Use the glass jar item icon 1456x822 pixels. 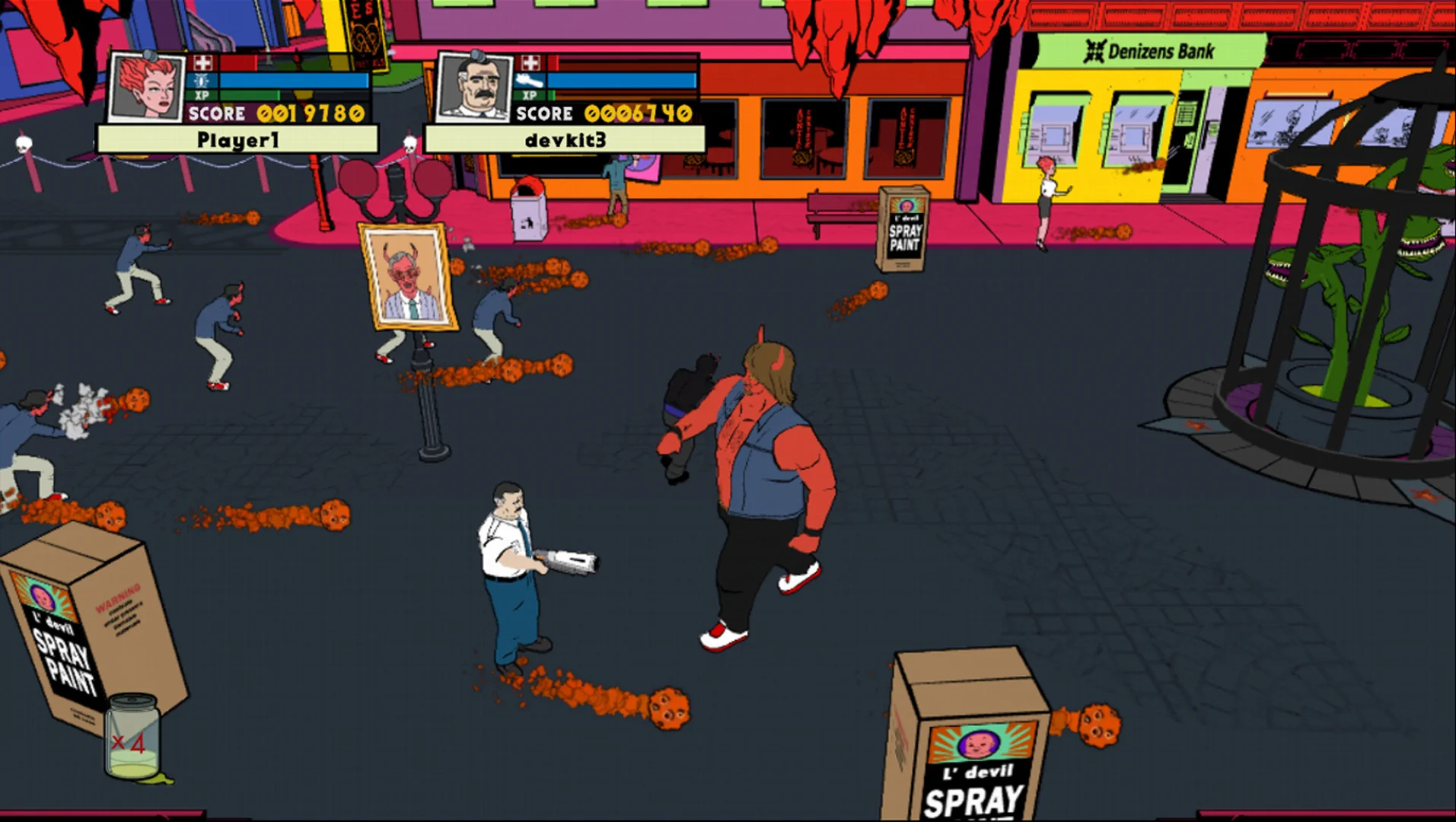point(133,737)
